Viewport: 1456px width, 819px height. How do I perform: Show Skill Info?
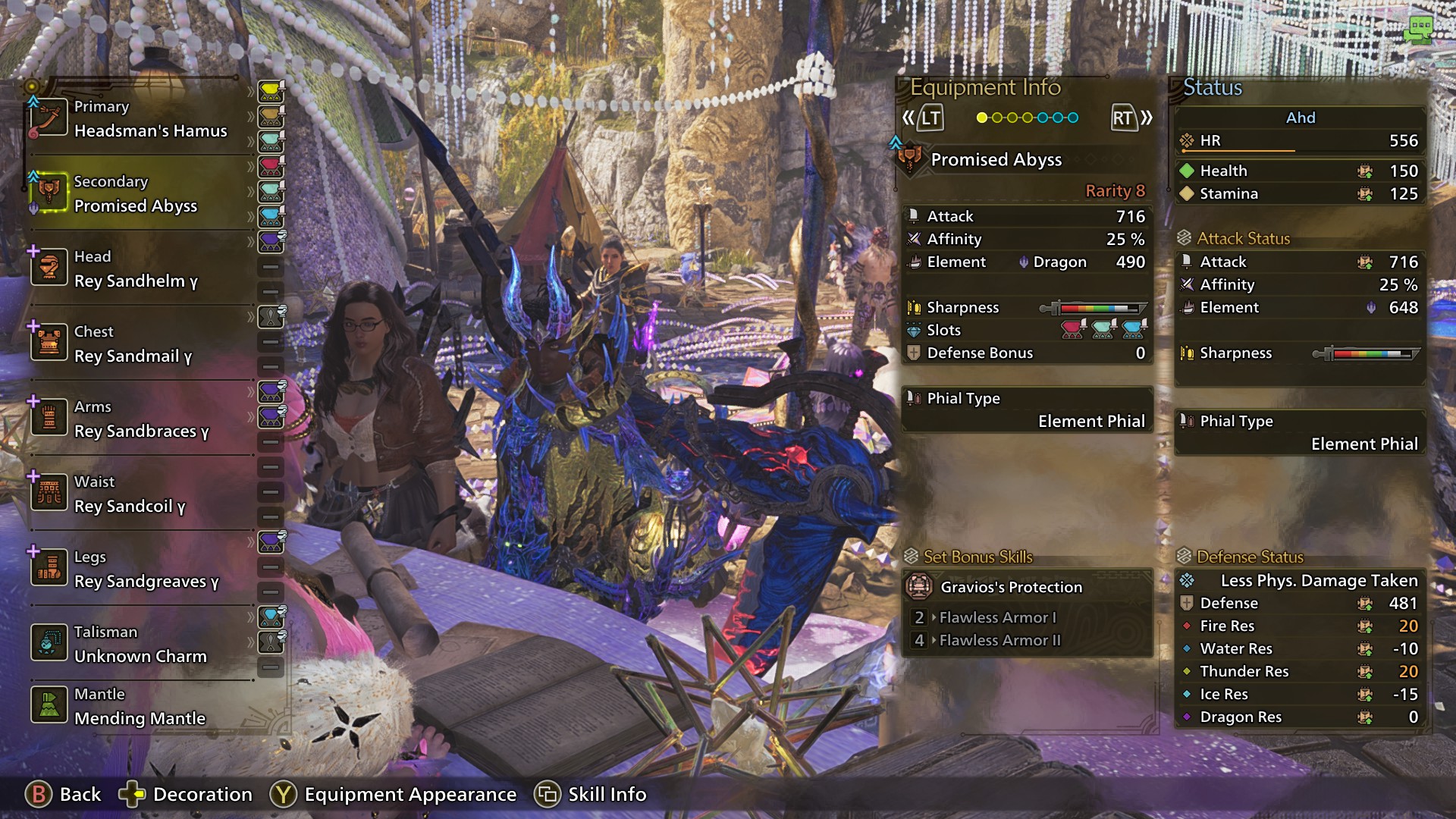(591, 794)
